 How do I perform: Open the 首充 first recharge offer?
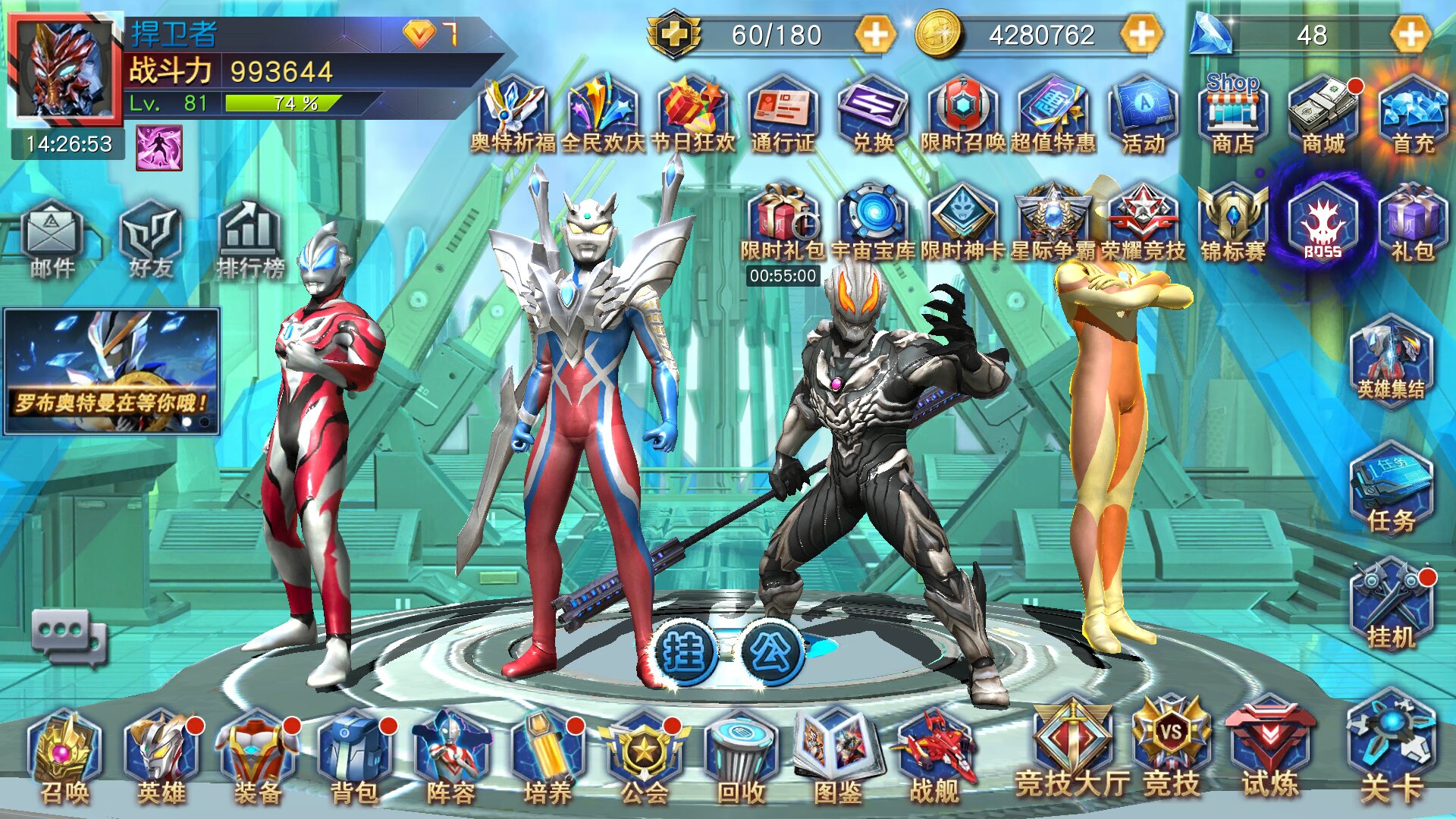coord(1413,115)
